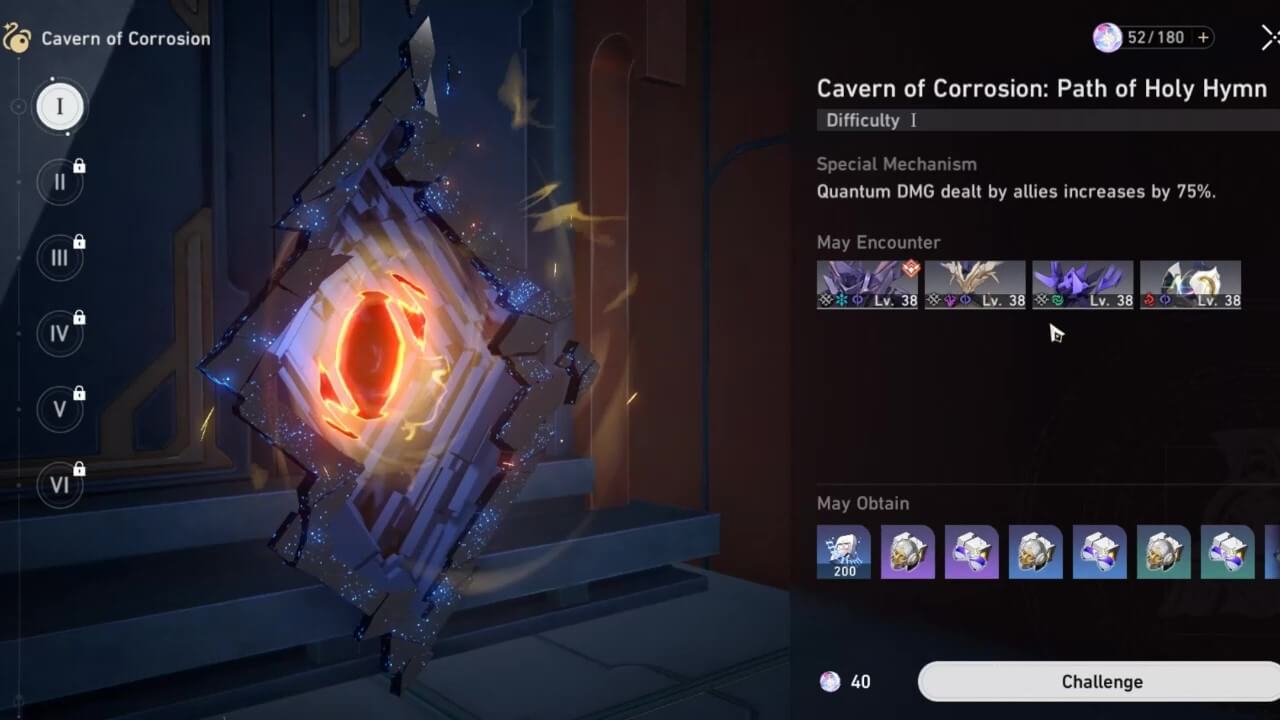This screenshot has width=1280, height=720.
Task: Expand locked difficulty tier II
Action: [x=60, y=181]
